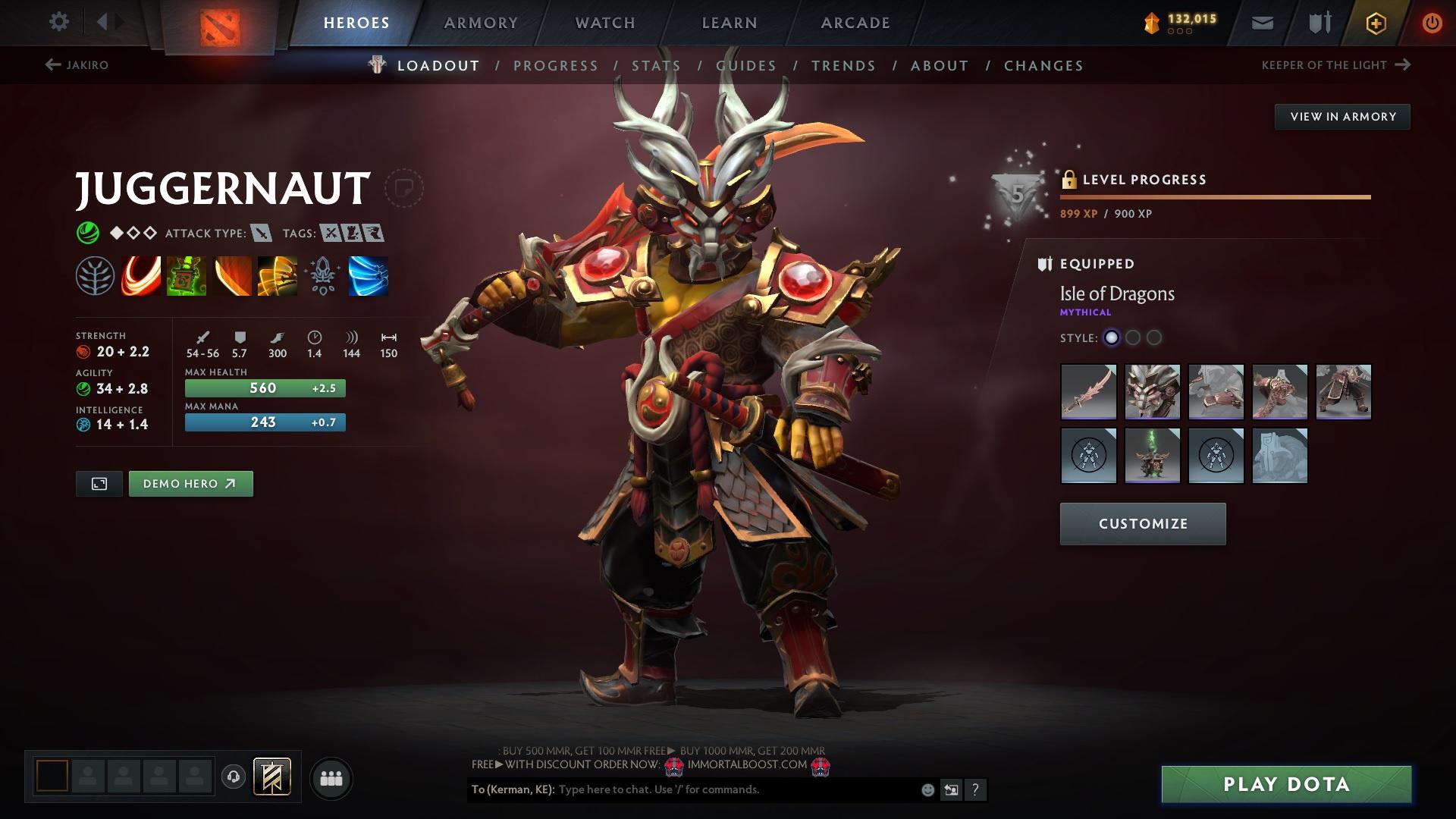Image resolution: width=1456 pixels, height=819 pixels.
Task: Click the crossed-swords loadout icon top right
Action: [1318, 22]
